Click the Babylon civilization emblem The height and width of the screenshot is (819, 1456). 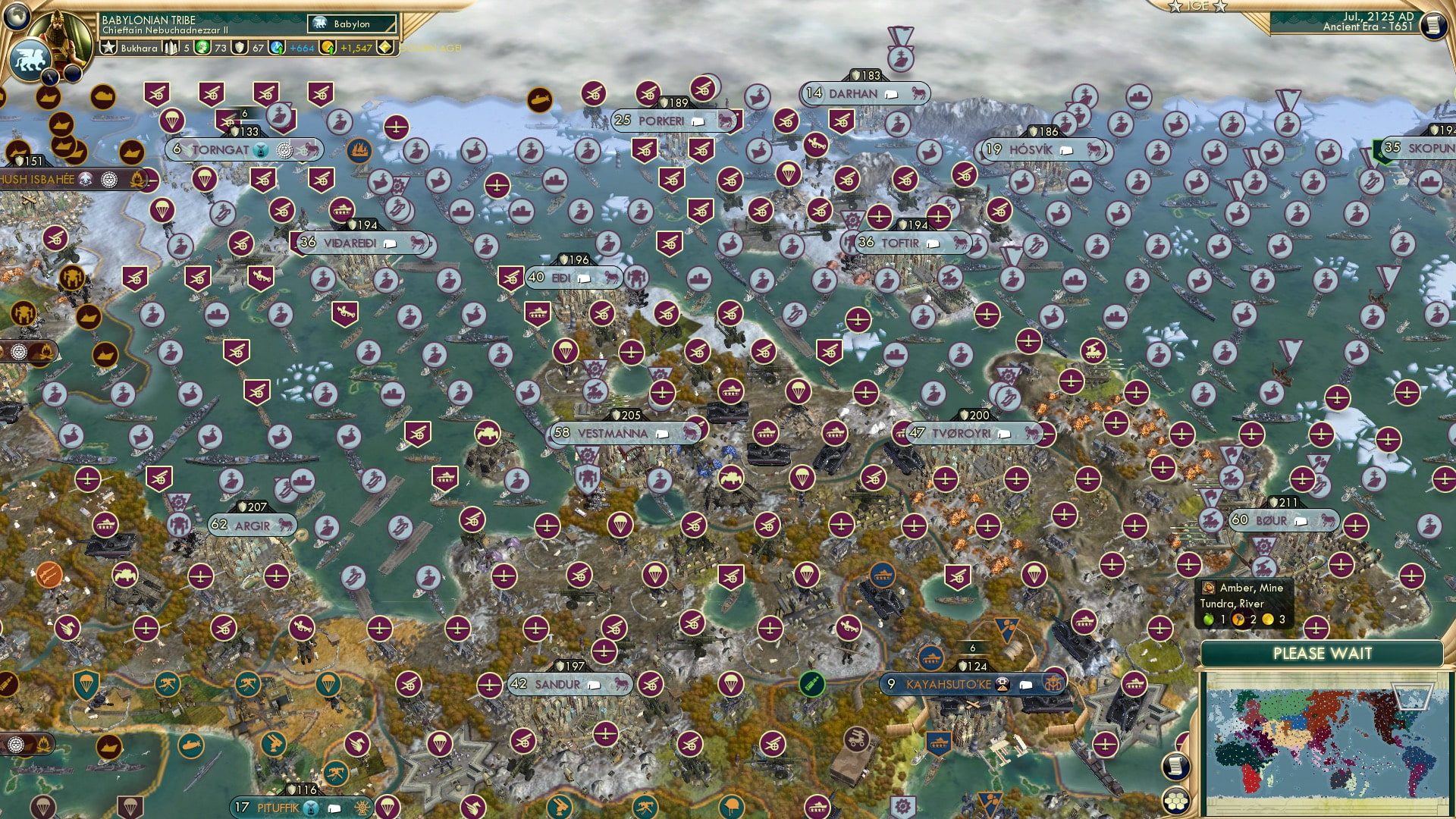coord(320,24)
